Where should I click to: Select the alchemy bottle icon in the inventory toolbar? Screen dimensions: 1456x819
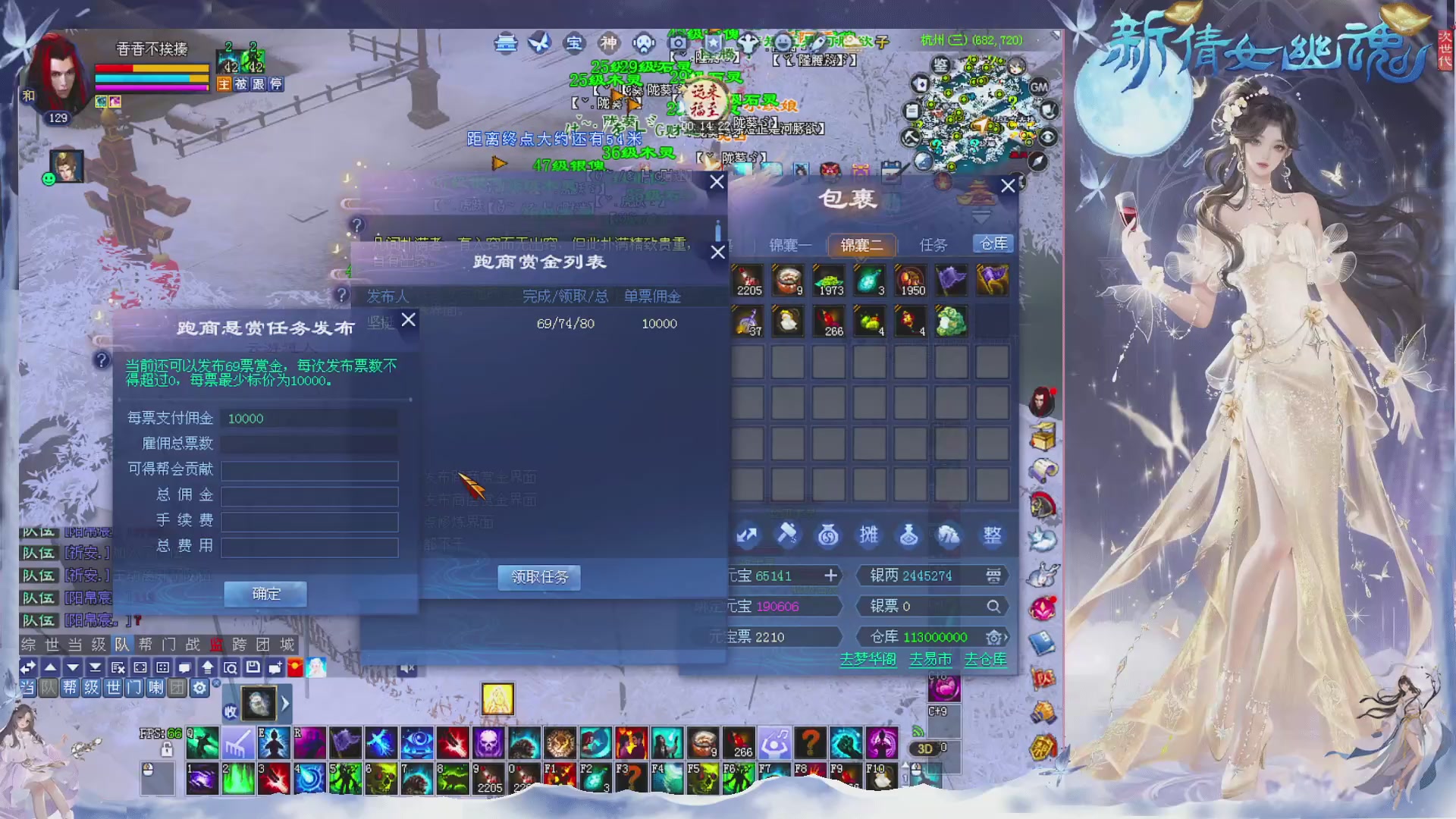pos(909,535)
